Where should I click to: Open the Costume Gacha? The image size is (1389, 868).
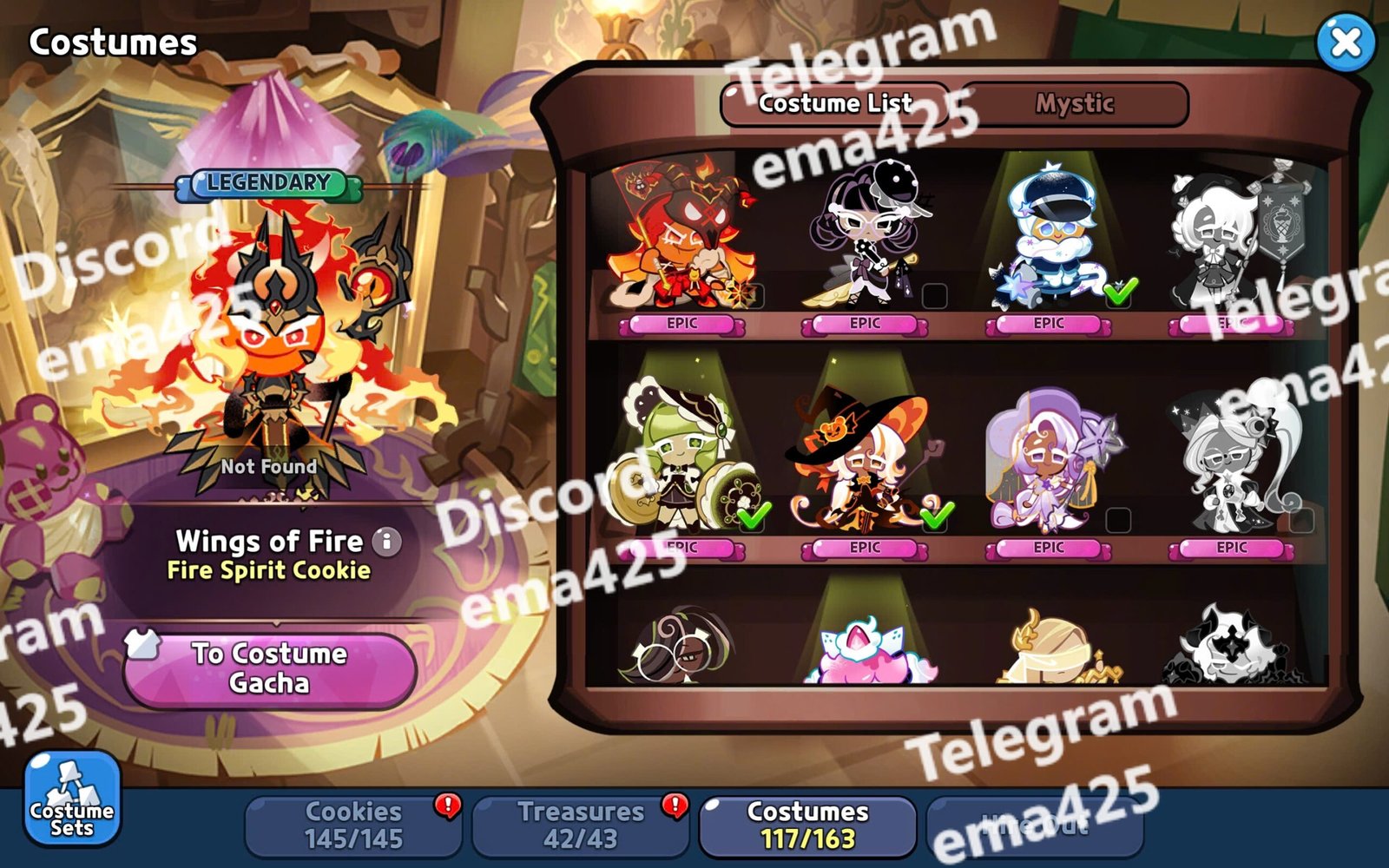tap(269, 668)
